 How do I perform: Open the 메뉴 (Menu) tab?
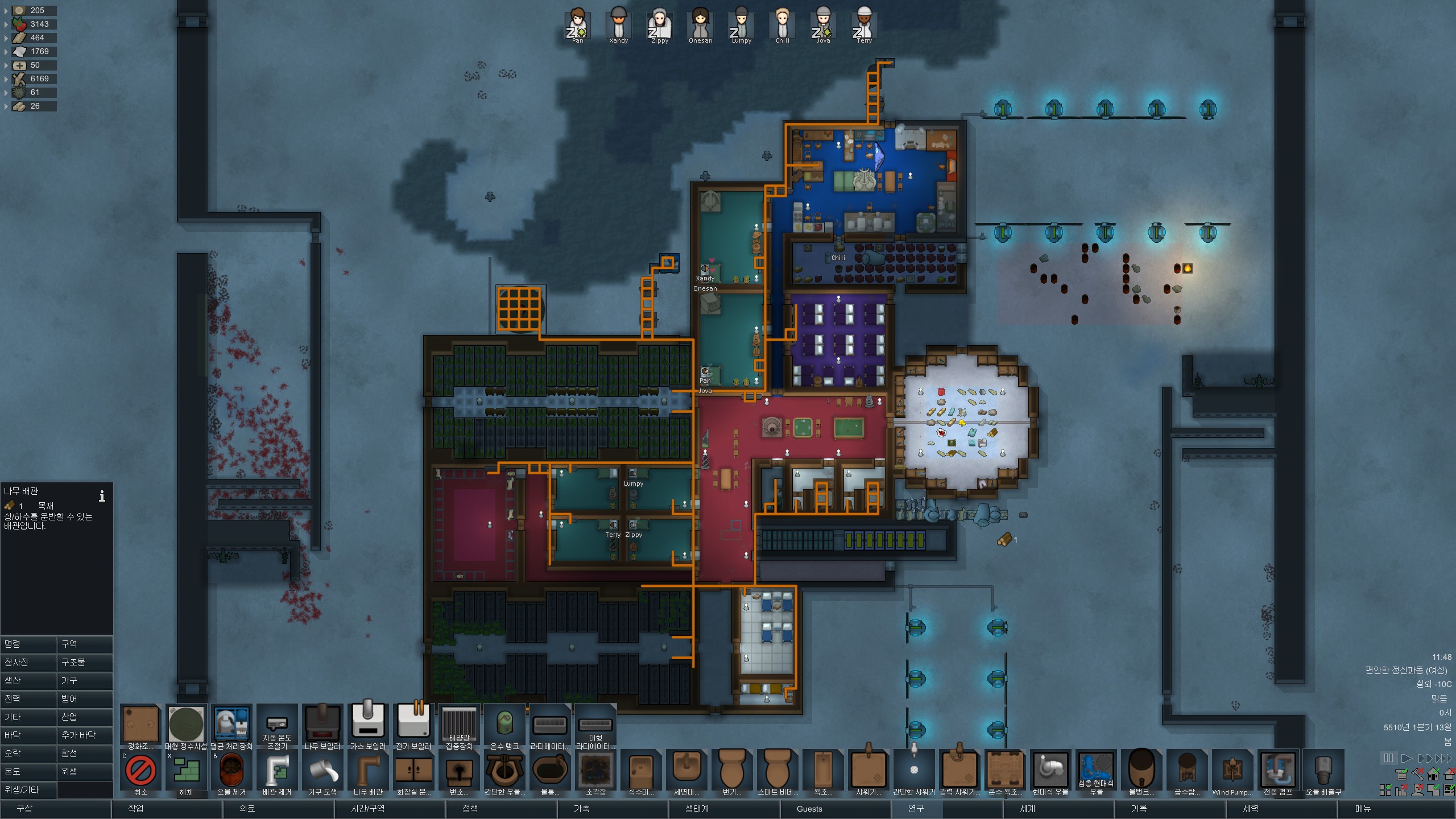click(1363, 808)
